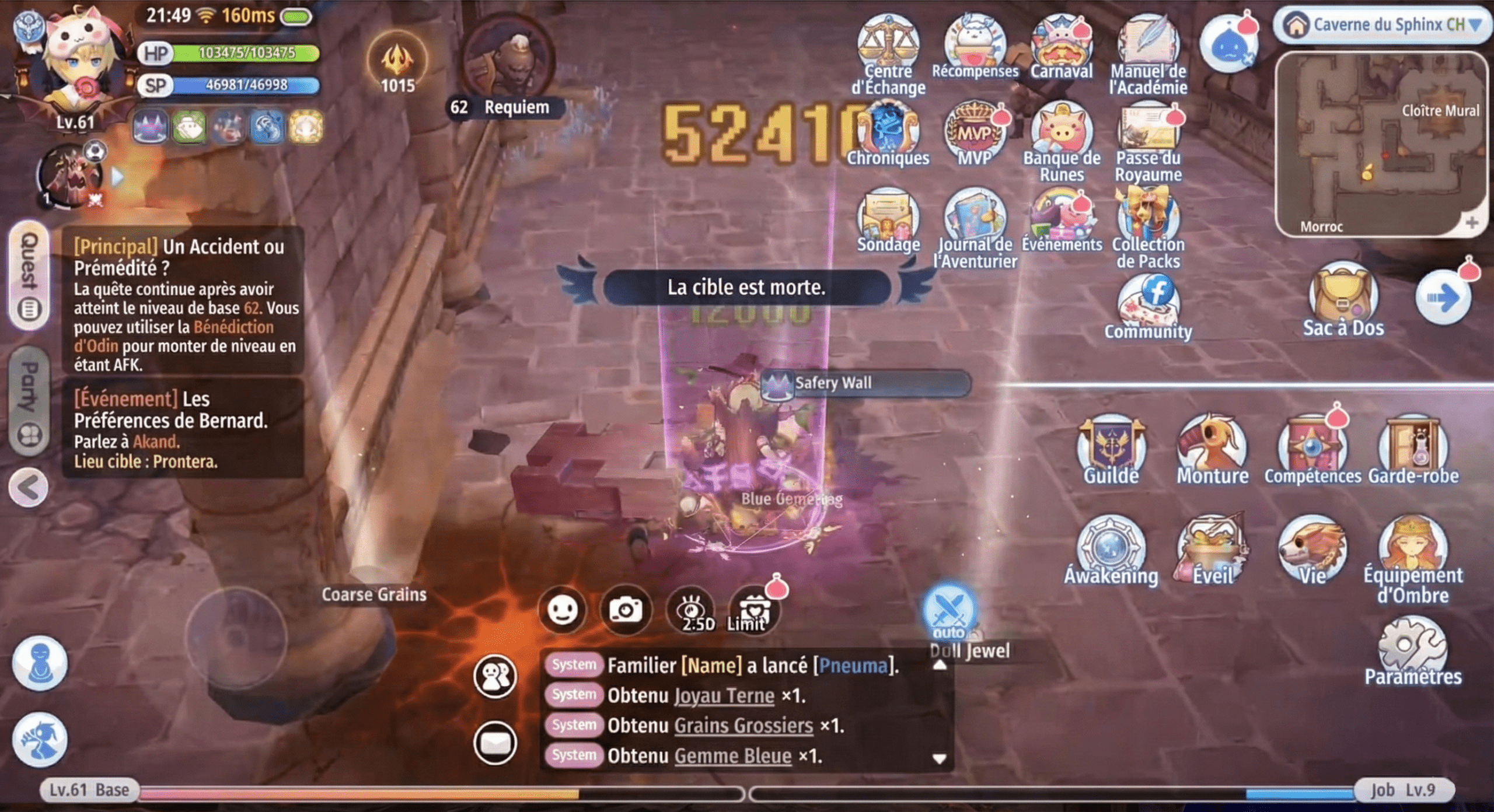
Task: Open the Monture mount menu
Action: (1212, 448)
